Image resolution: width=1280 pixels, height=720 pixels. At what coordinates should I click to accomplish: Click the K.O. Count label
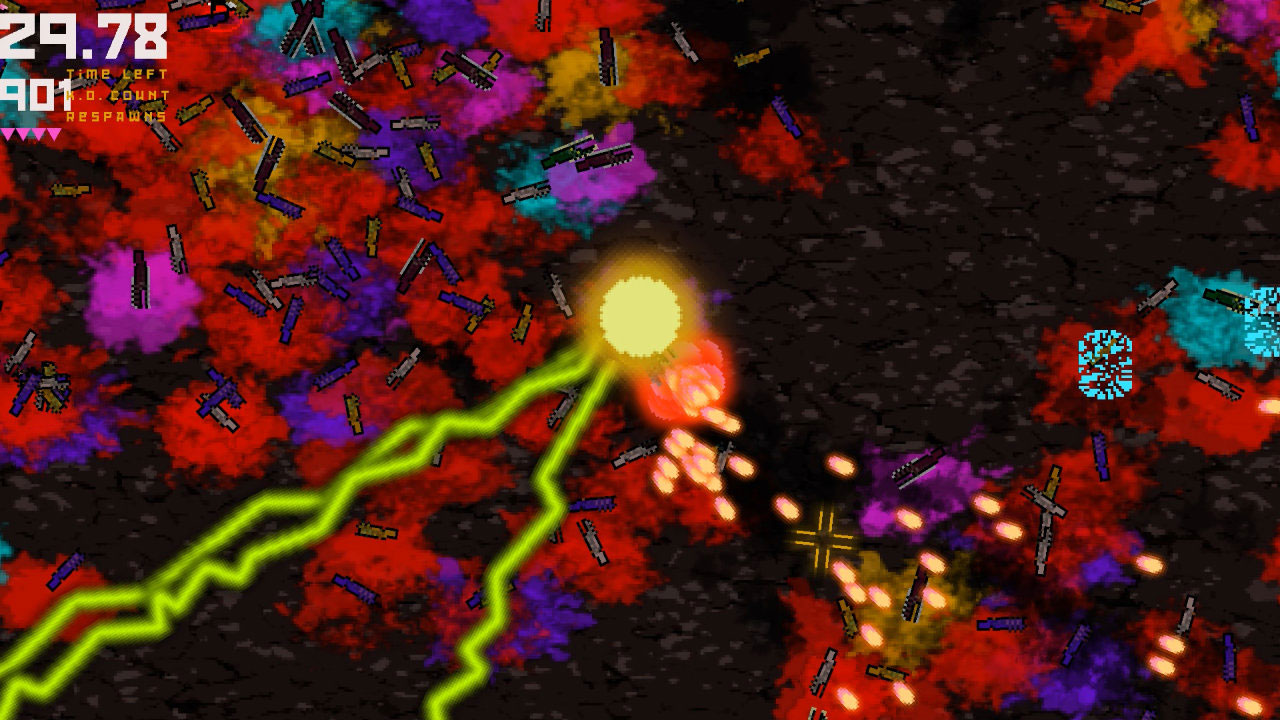(x=117, y=95)
